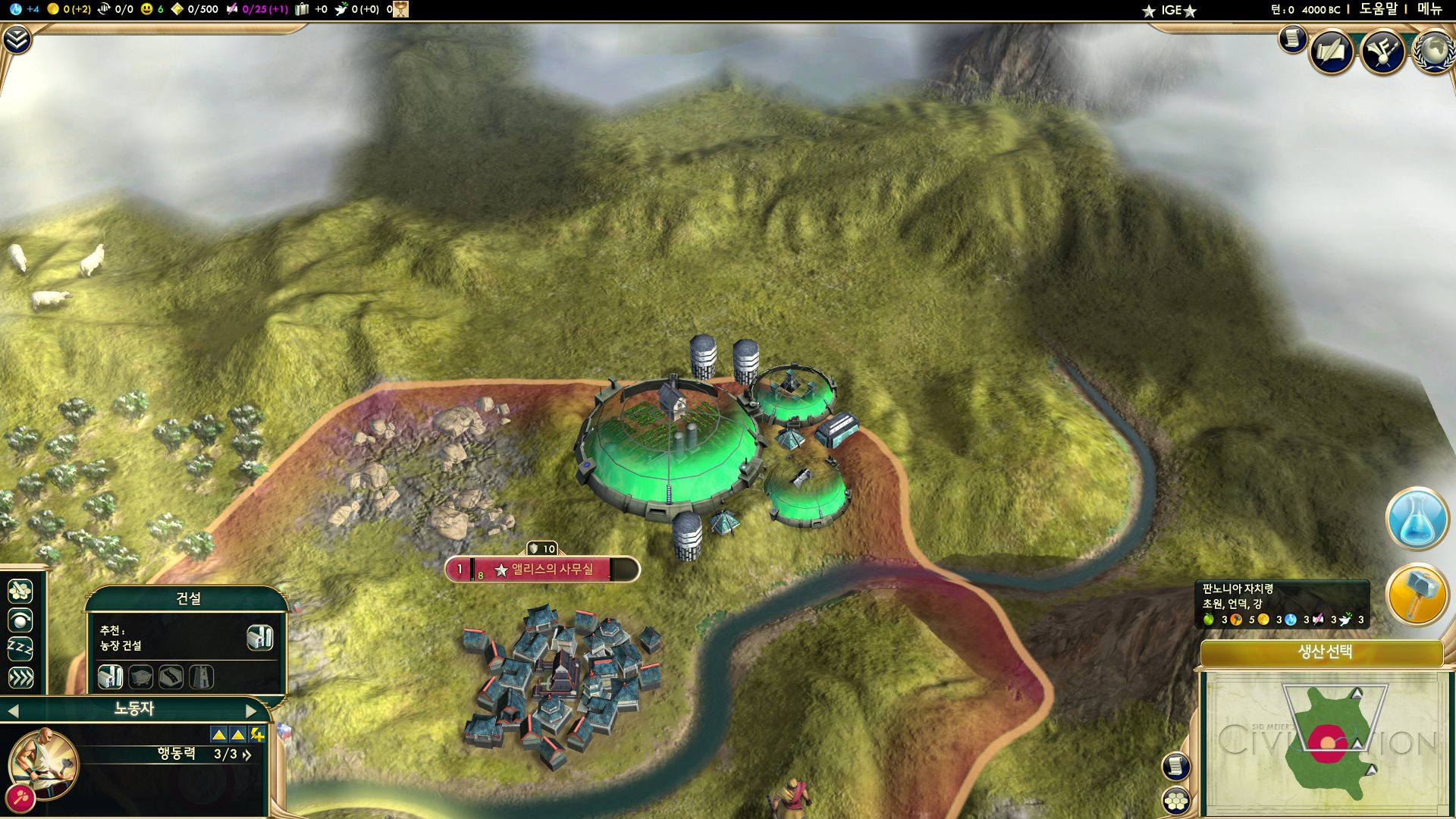
Task: Cycle to next unit with right arrow
Action: pyautogui.click(x=251, y=711)
